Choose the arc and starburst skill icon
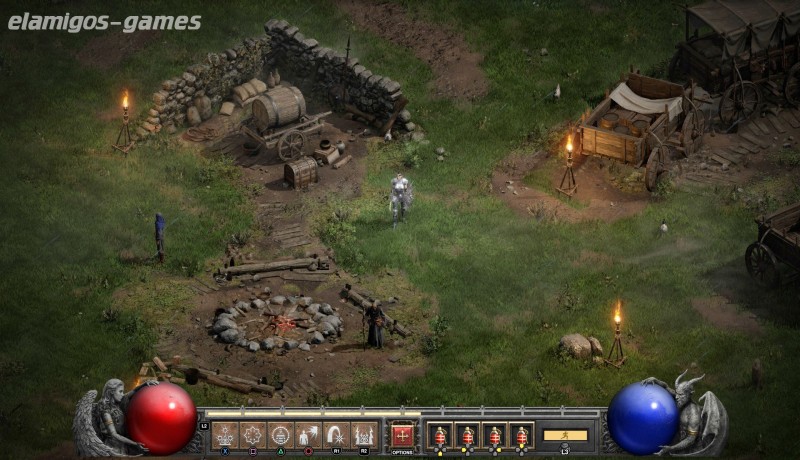800x460 pixels. [336, 435]
